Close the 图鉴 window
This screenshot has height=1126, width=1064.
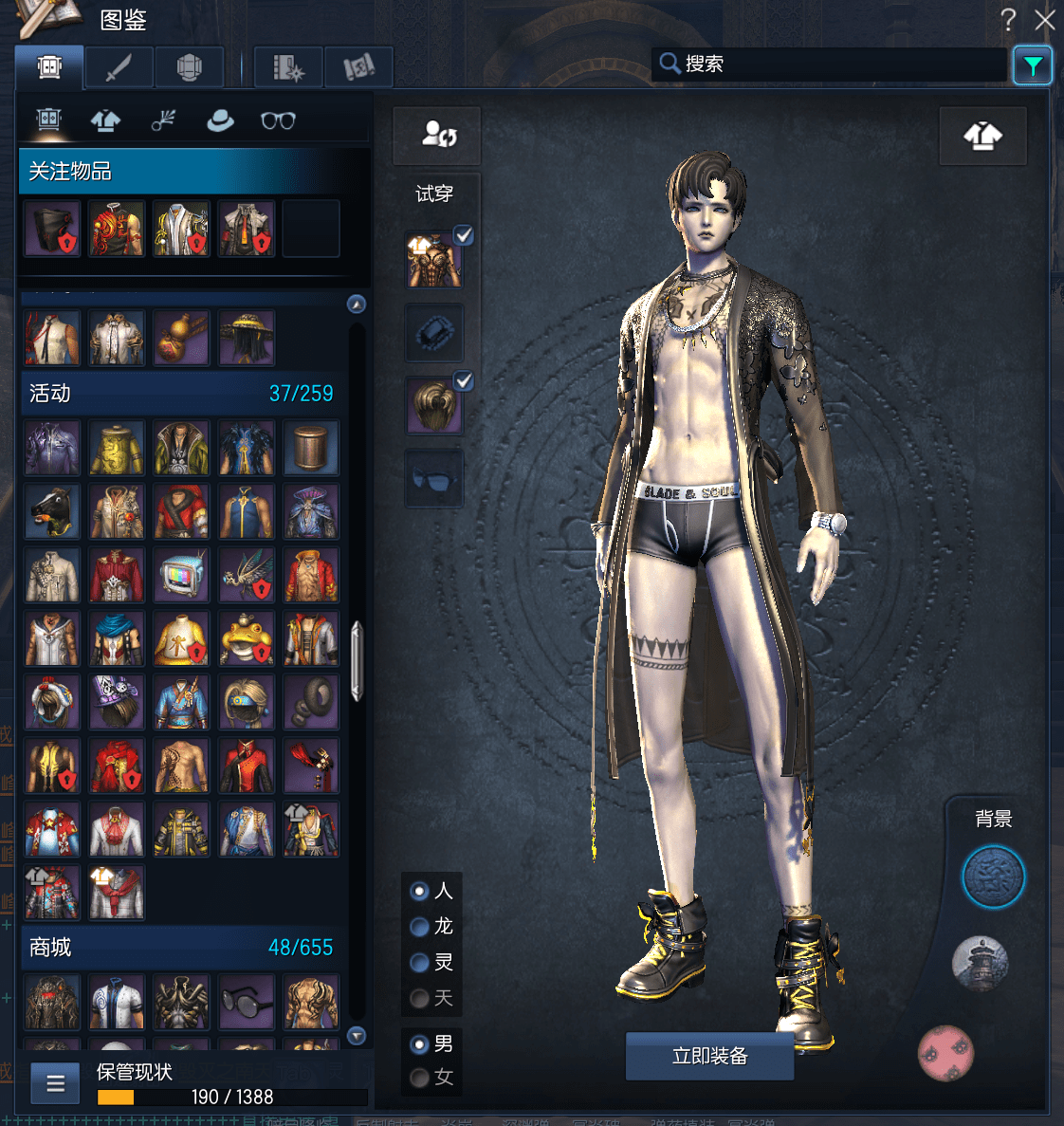coord(1045,20)
